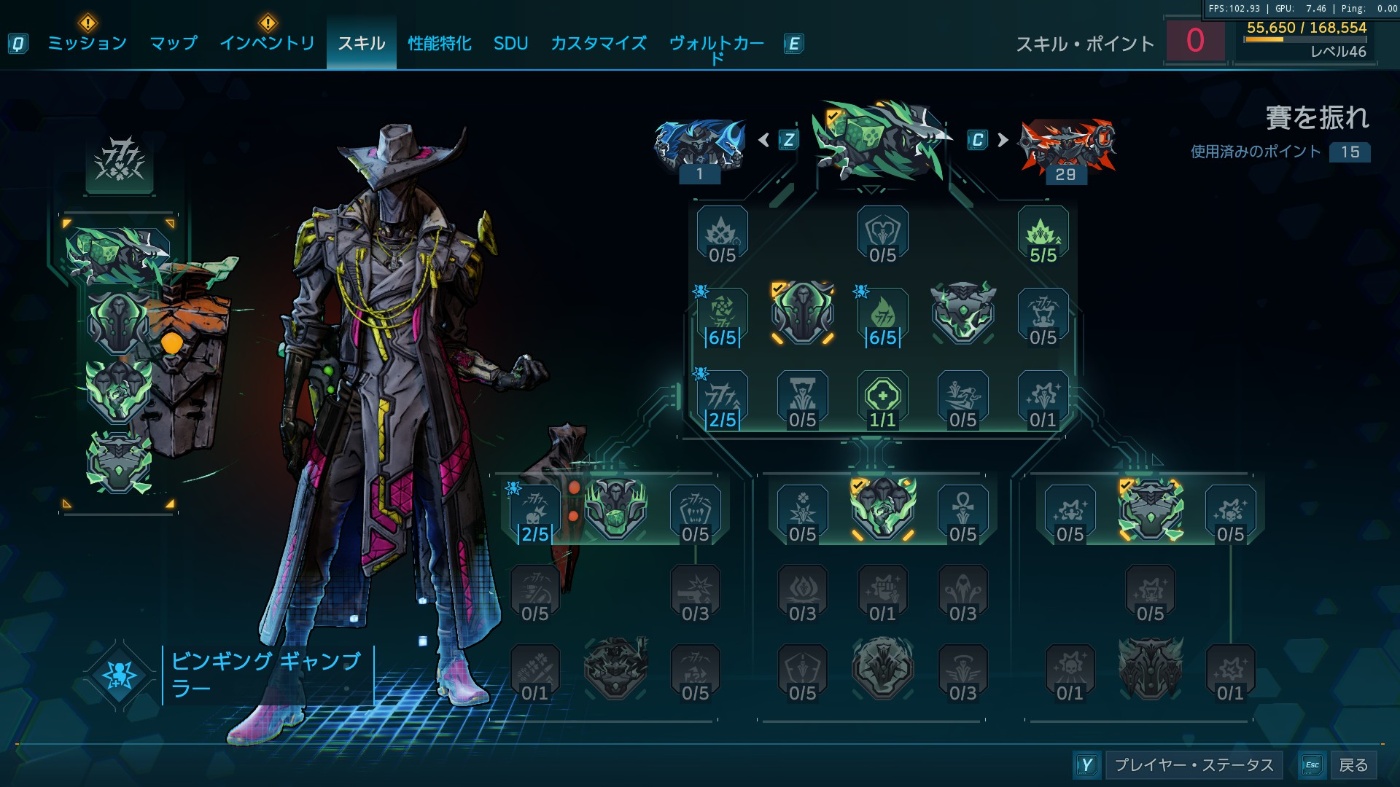Choose the green skill with 5/5 points

click(x=1043, y=236)
